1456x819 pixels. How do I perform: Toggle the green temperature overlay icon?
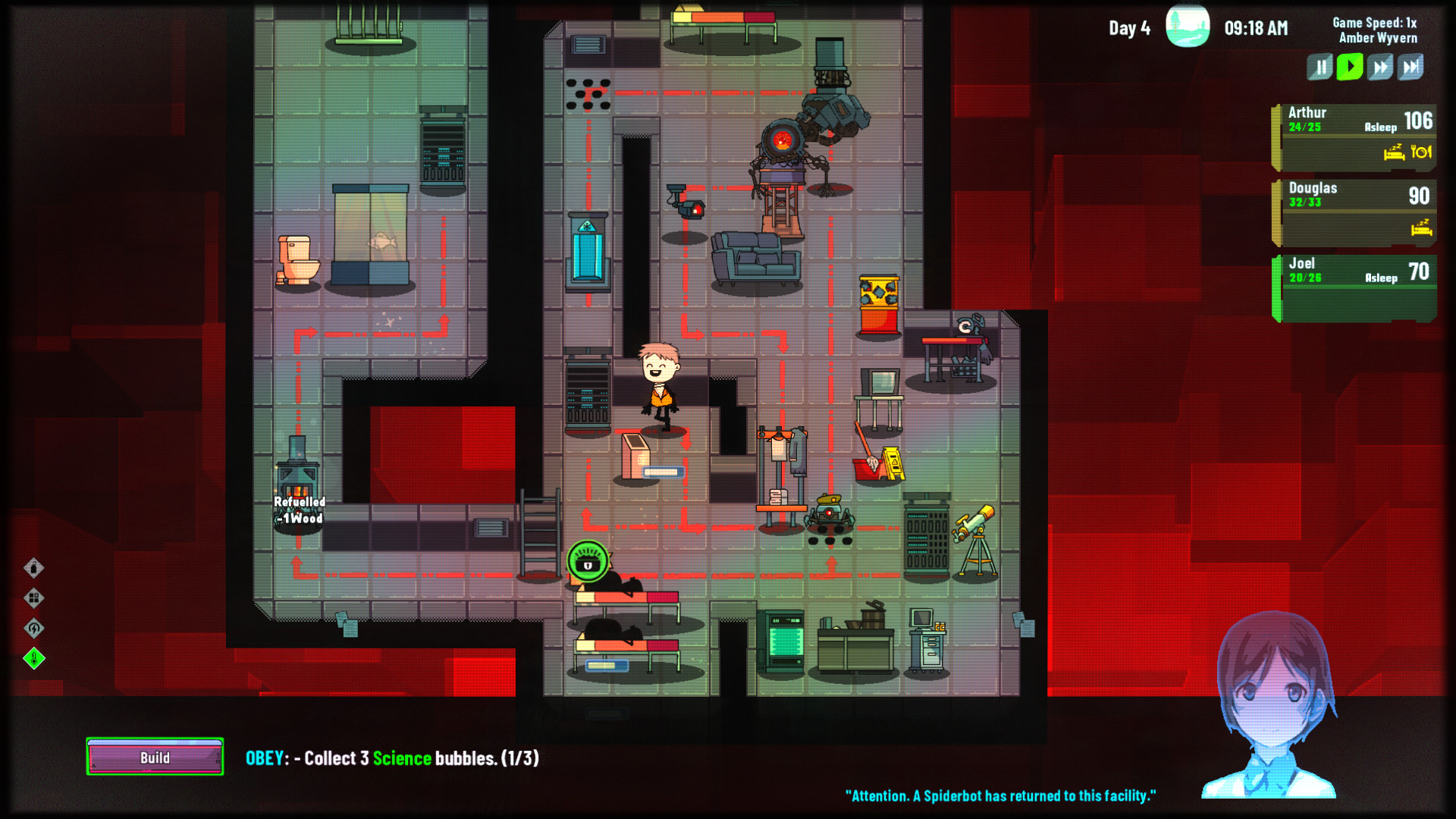click(x=34, y=658)
